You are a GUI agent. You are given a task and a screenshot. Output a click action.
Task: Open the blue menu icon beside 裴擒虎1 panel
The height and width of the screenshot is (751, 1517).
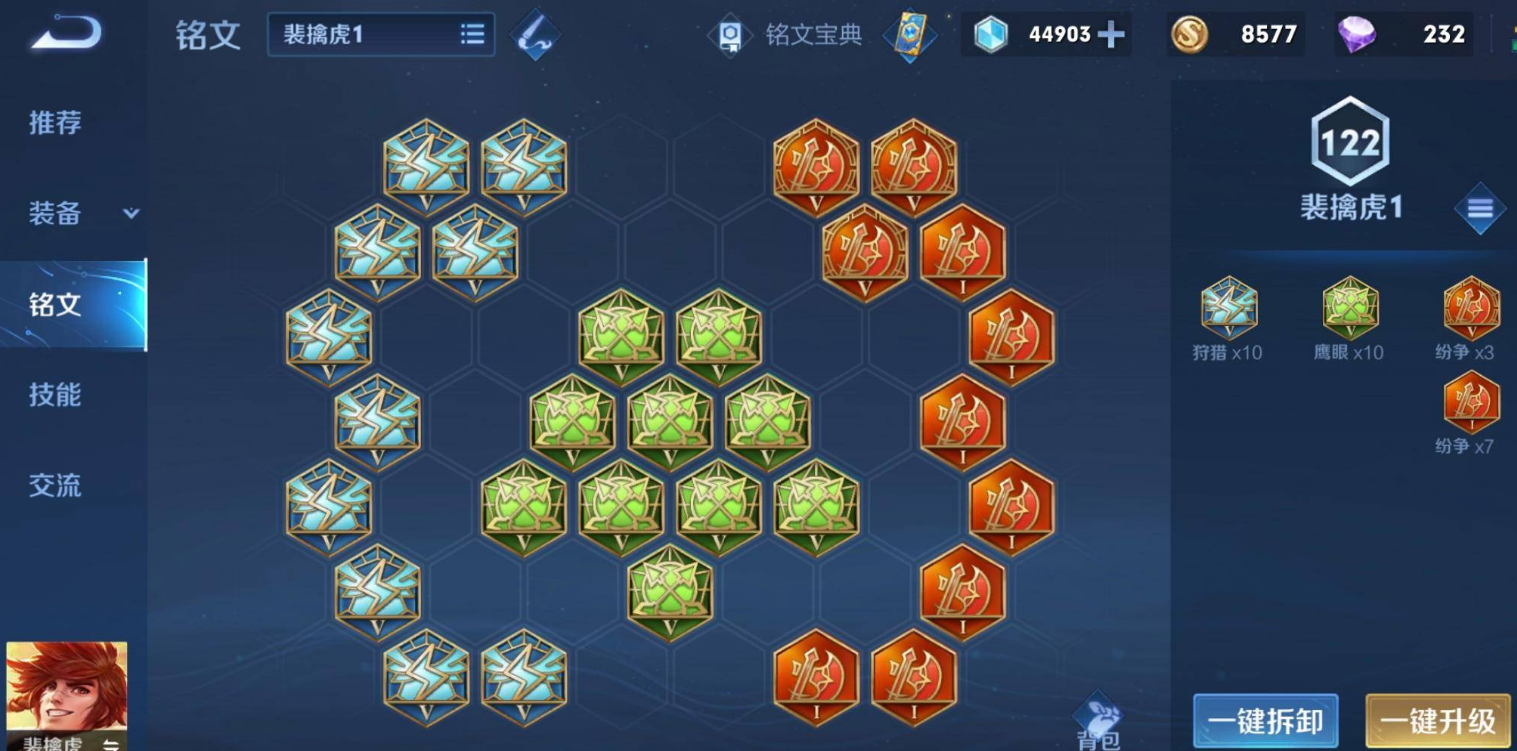click(1480, 209)
